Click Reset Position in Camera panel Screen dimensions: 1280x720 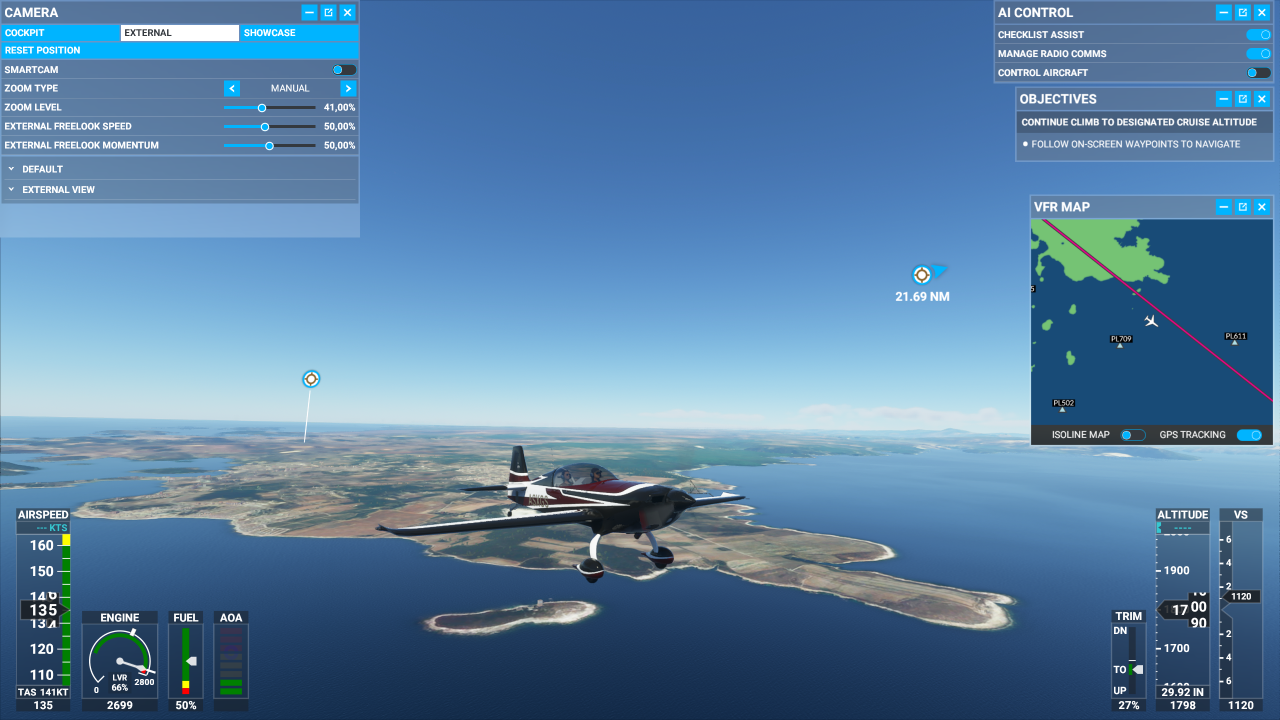point(43,50)
